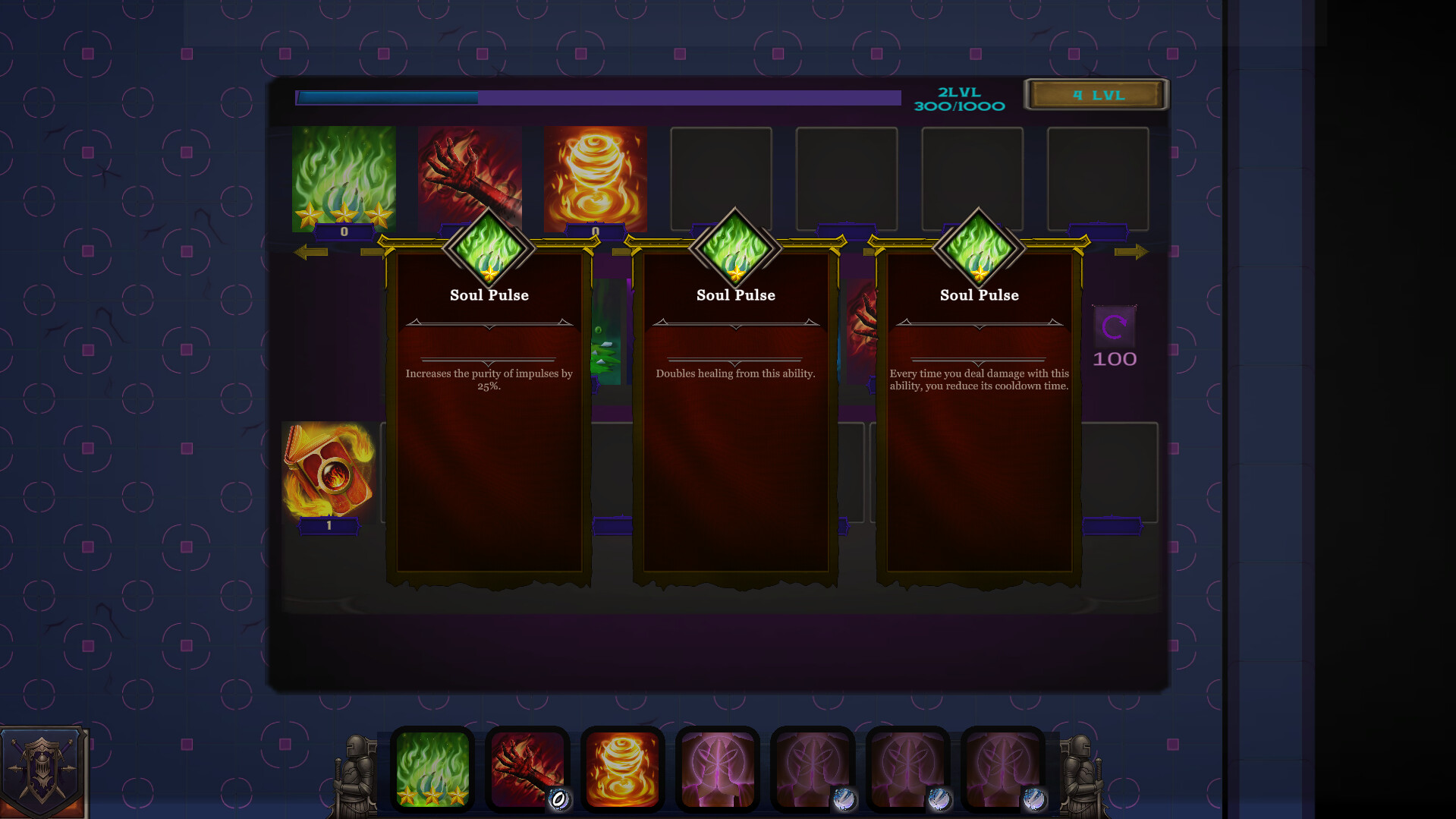Select Soul Pulse with three stars in bottom hotbar
The image size is (1456, 819).
point(432,770)
